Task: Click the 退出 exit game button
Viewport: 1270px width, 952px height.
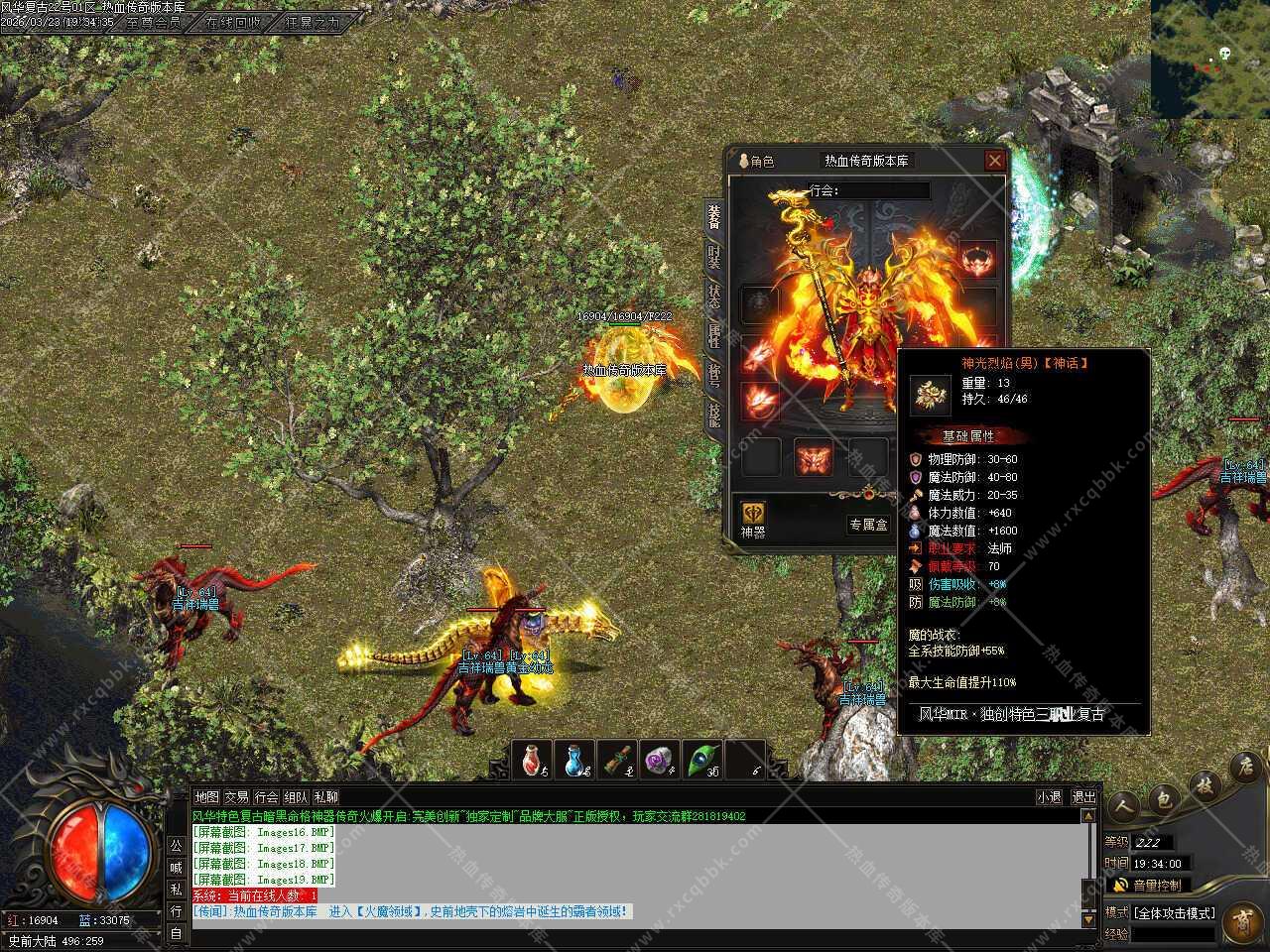Action: tap(1083, 797)
